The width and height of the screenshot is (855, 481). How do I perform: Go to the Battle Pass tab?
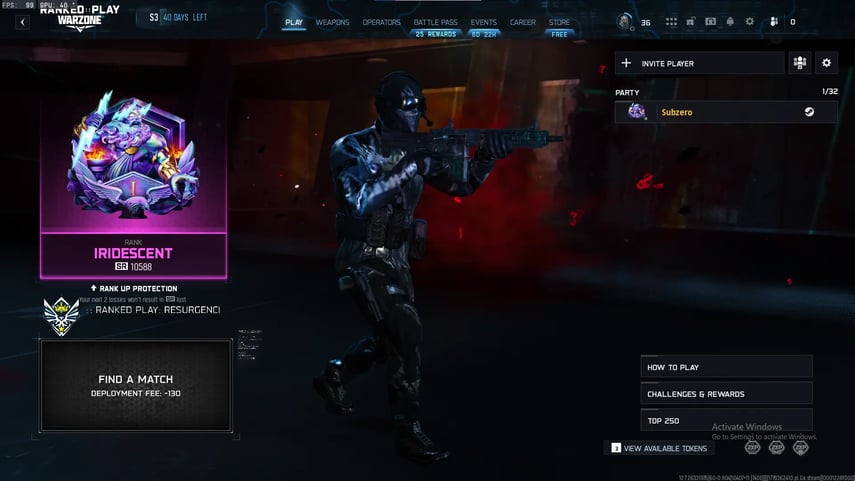point(435,22)
